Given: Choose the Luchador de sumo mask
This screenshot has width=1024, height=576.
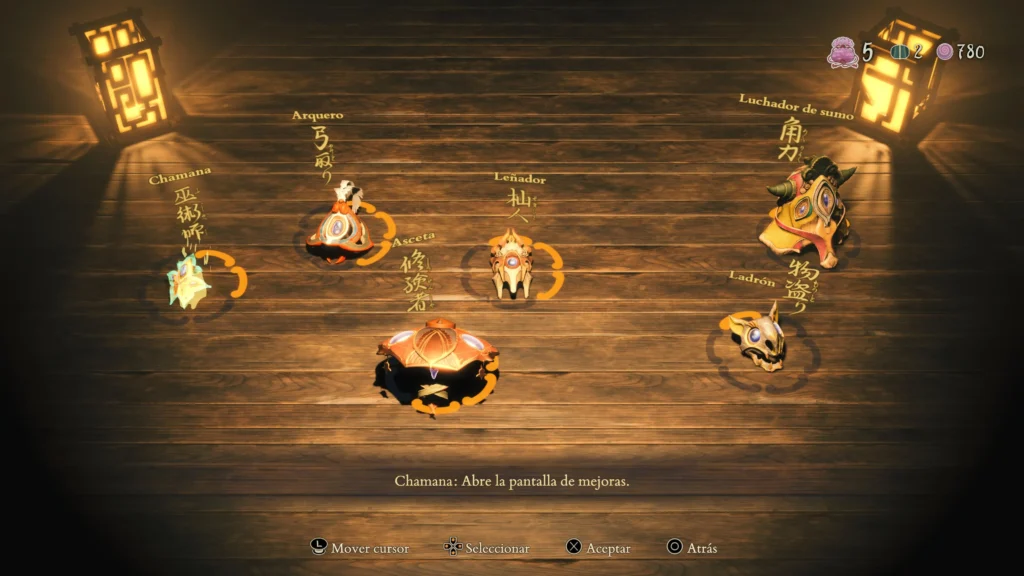Looking at the screenshot, I should (x=809, y=213).
